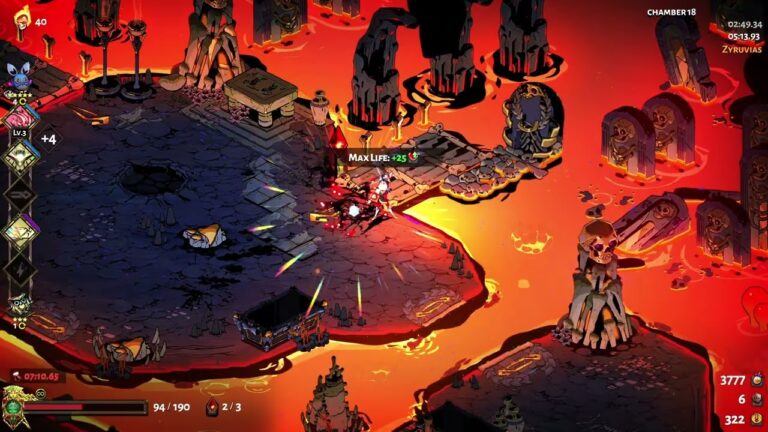This screenshot has width=768, height=432.
Task: Click the resource icon beside the 6
Action: [x=756, y=399]
